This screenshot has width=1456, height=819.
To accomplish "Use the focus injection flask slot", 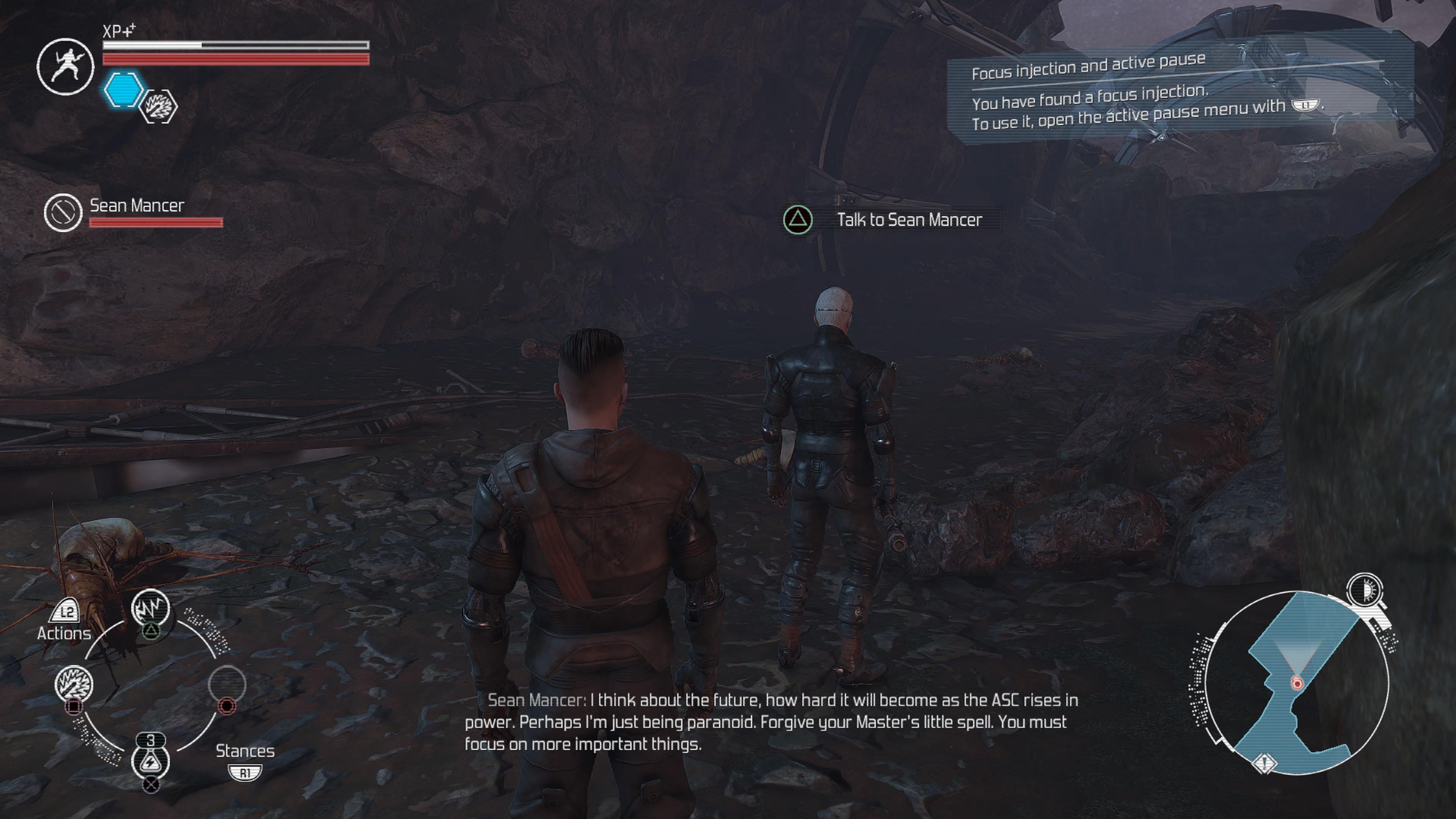I will pos(151,761).
